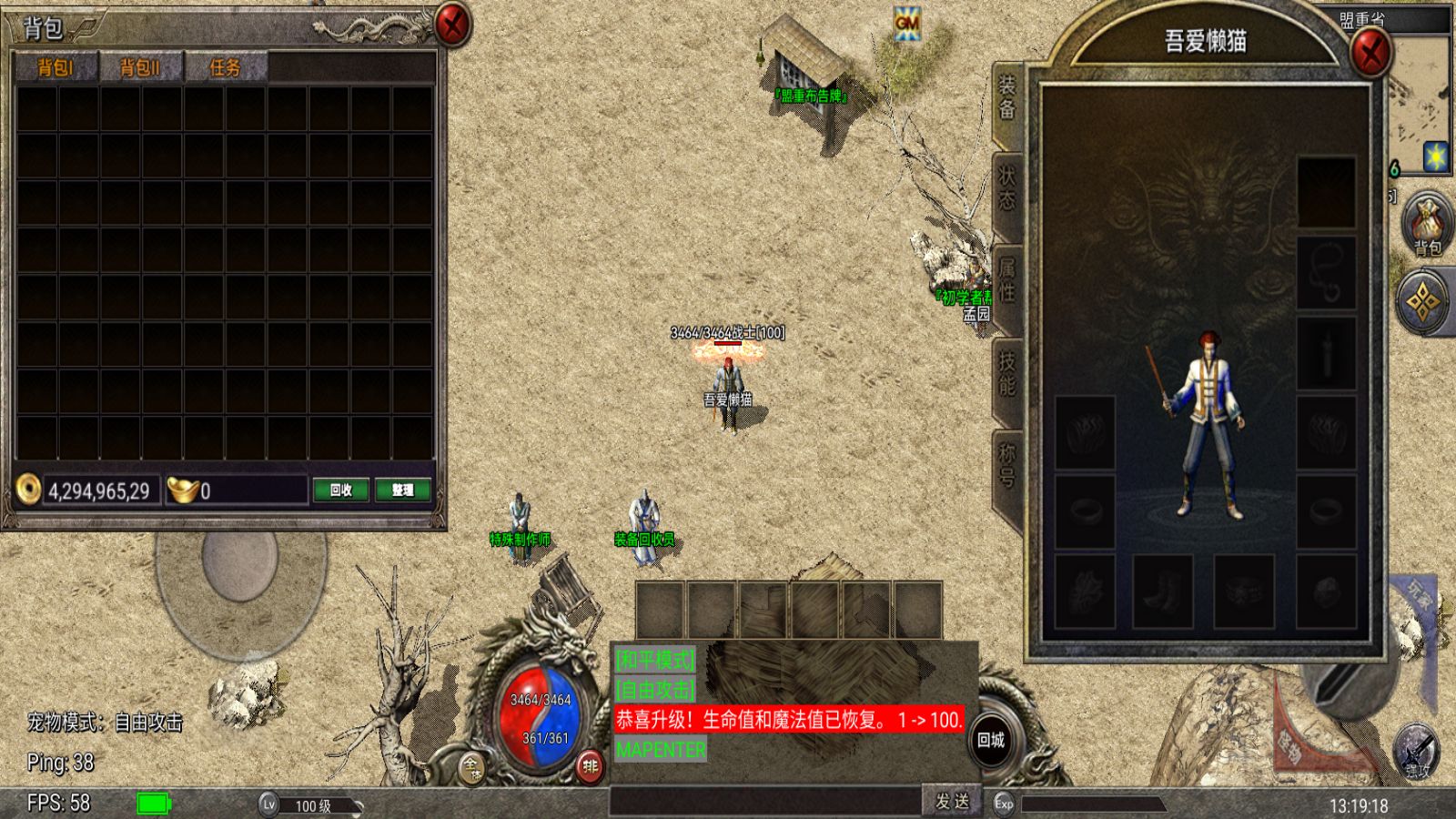Focus the chat text input box
Viewport: 1456px width, 819px height.
tap(764, 802)
